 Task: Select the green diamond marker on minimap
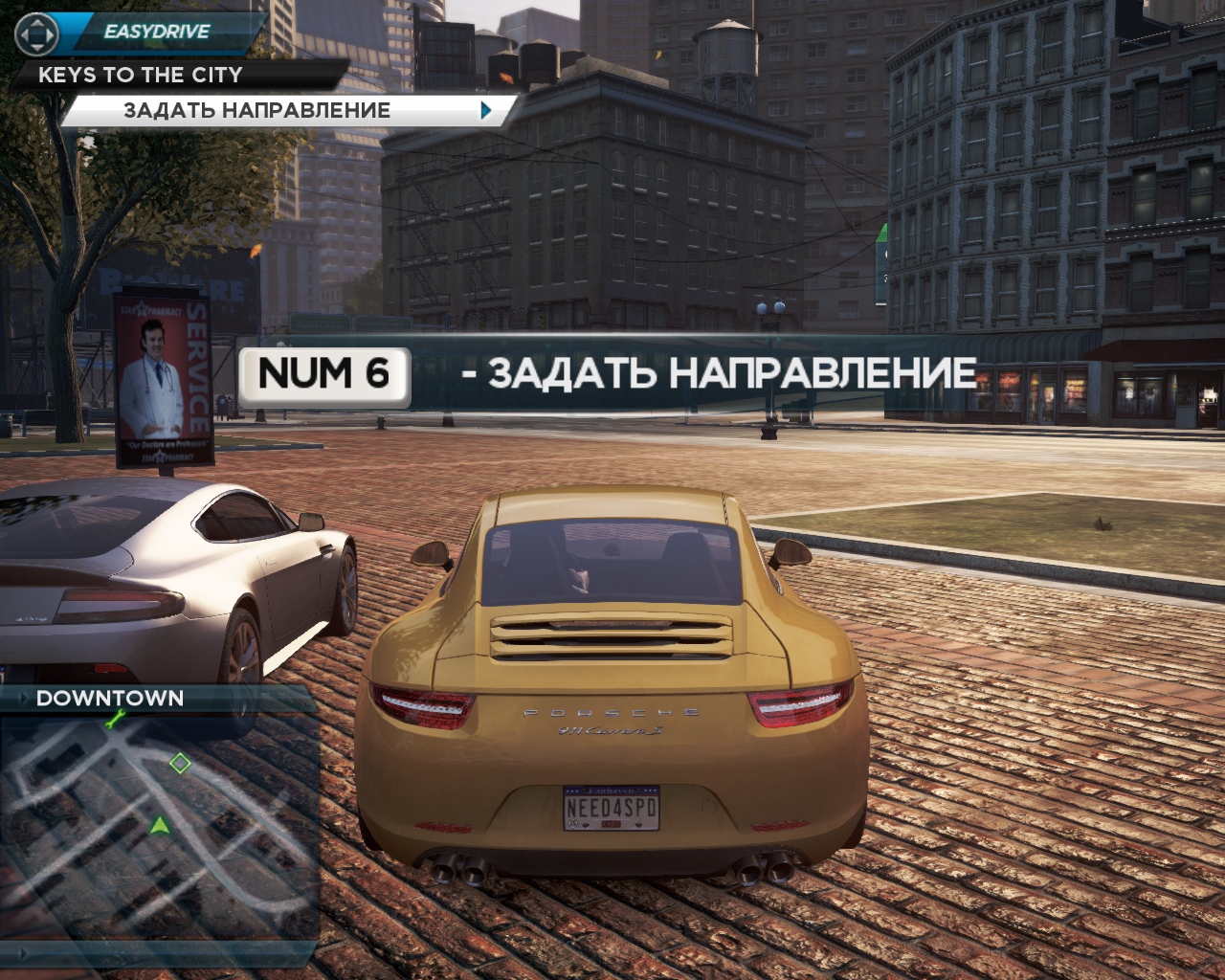(x=180, y=763)
